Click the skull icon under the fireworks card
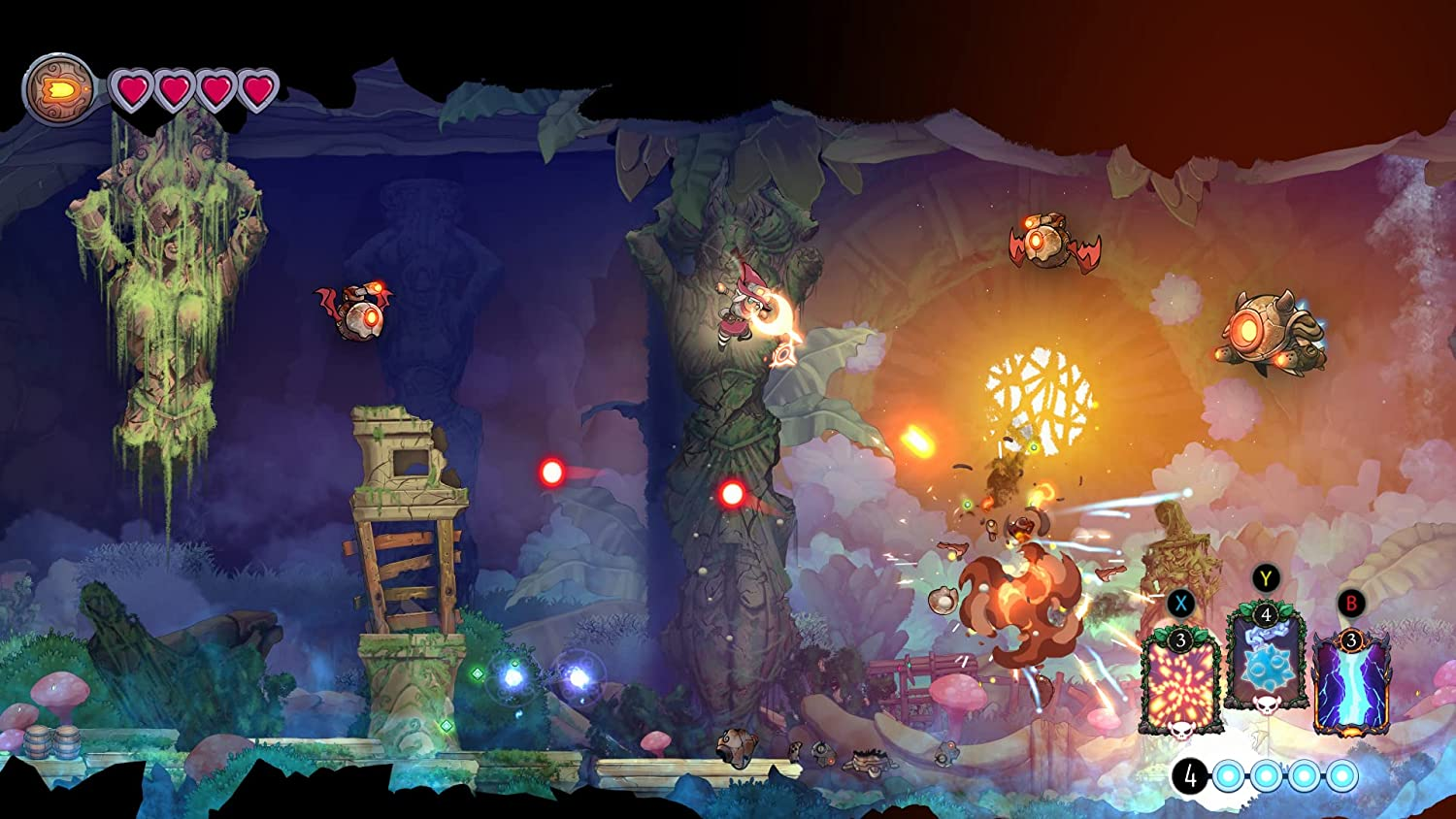 pos(1180,732)
